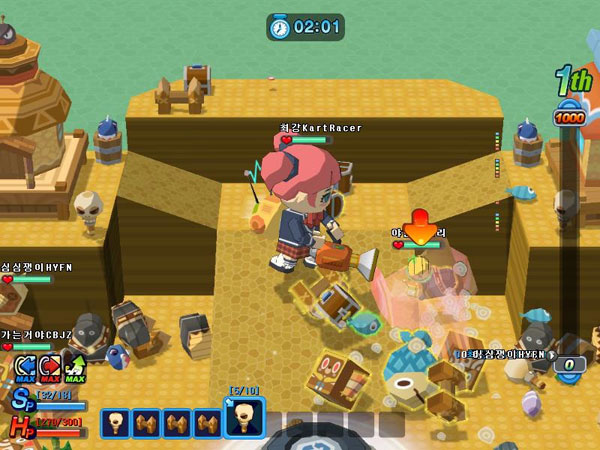Select the highlighted item slot showing 5/10
Image resolution: width=600 pixels, height=450 pixels.
point(243,418)
